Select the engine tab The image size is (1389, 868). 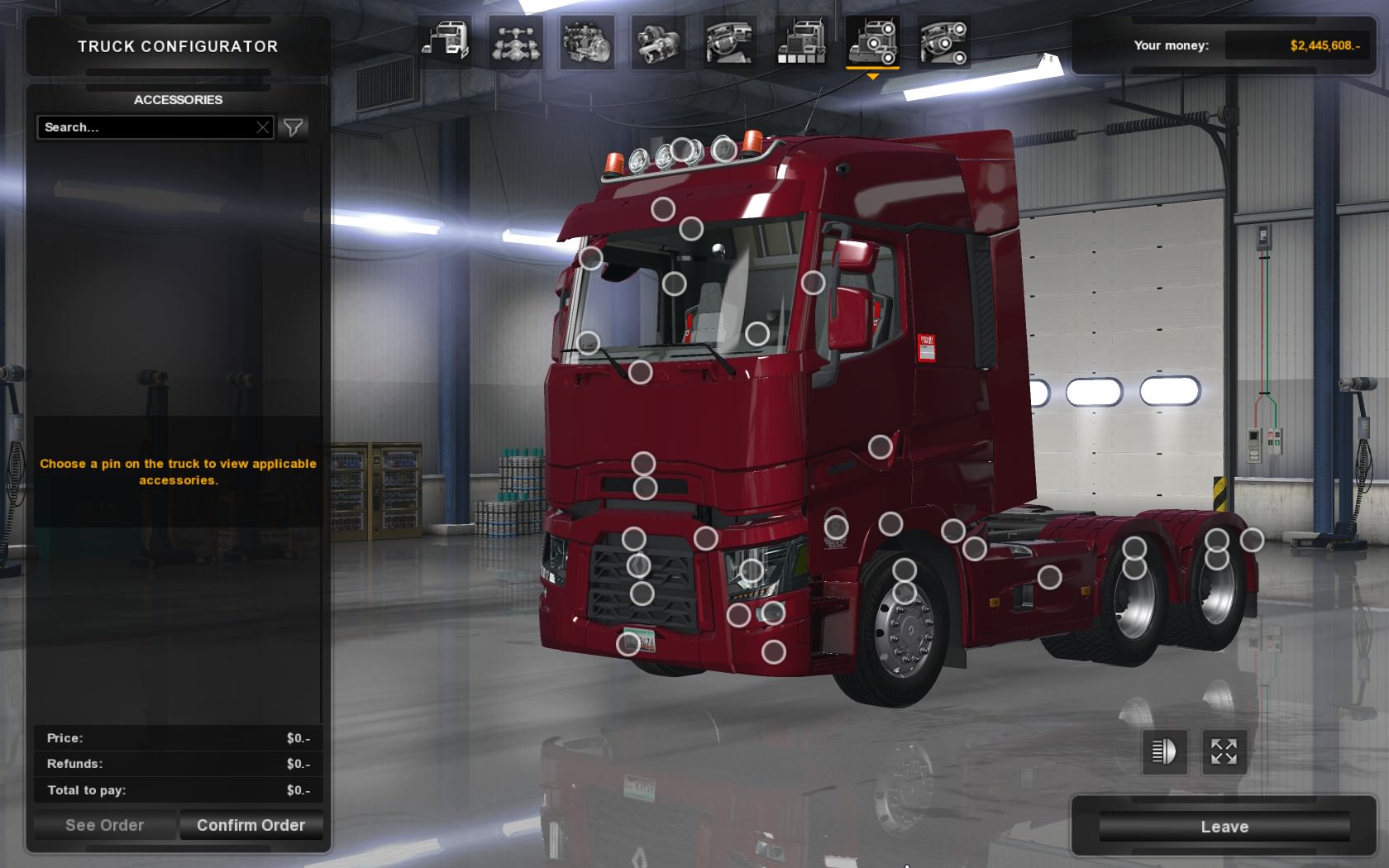[x=587, y=41]
